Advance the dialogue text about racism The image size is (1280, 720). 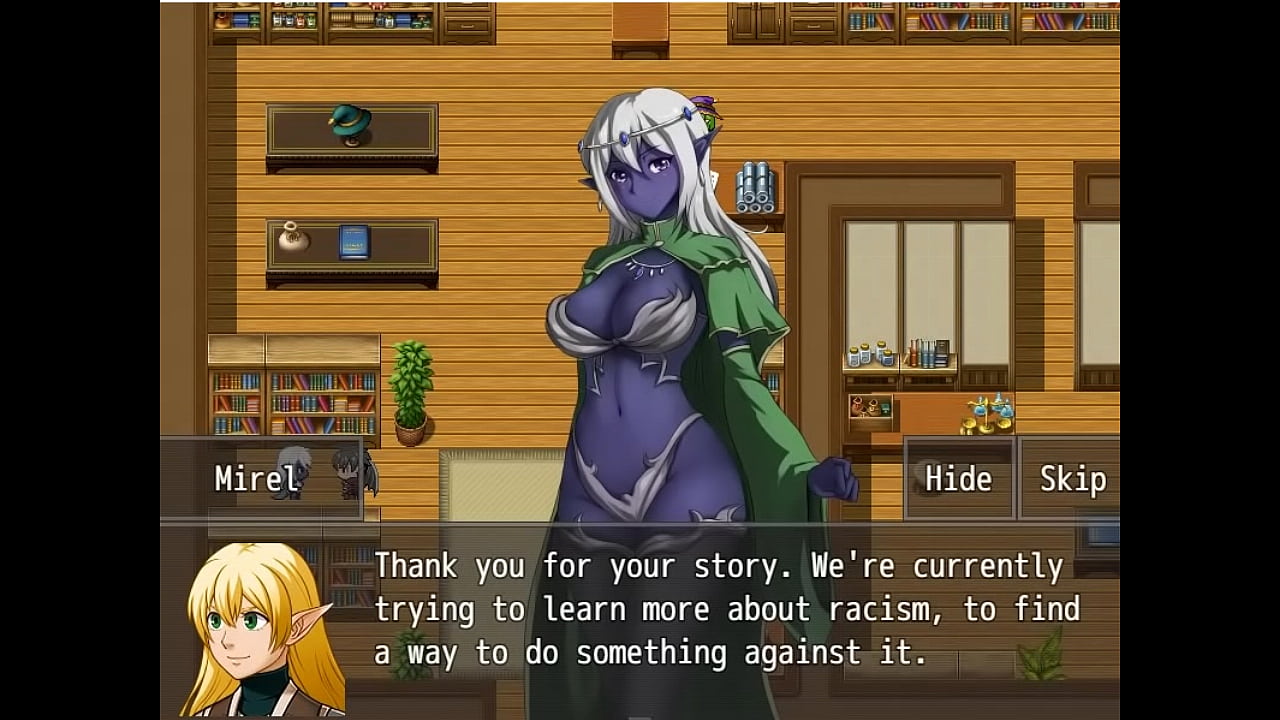pyautogui.click(x=726, y=609)
